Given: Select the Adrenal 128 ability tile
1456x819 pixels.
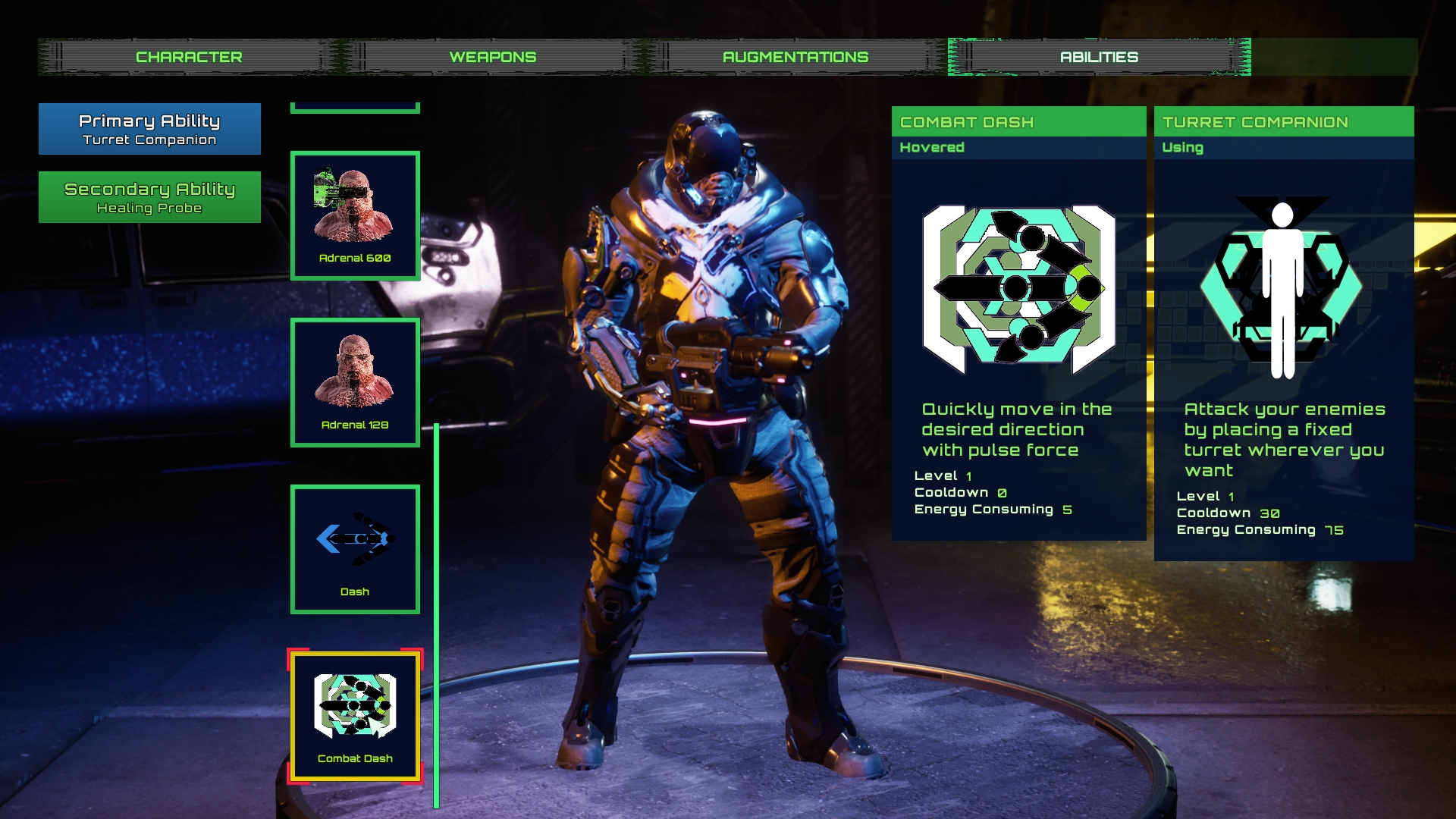Looking at the screenshot, I should click(x=355, y=383).
